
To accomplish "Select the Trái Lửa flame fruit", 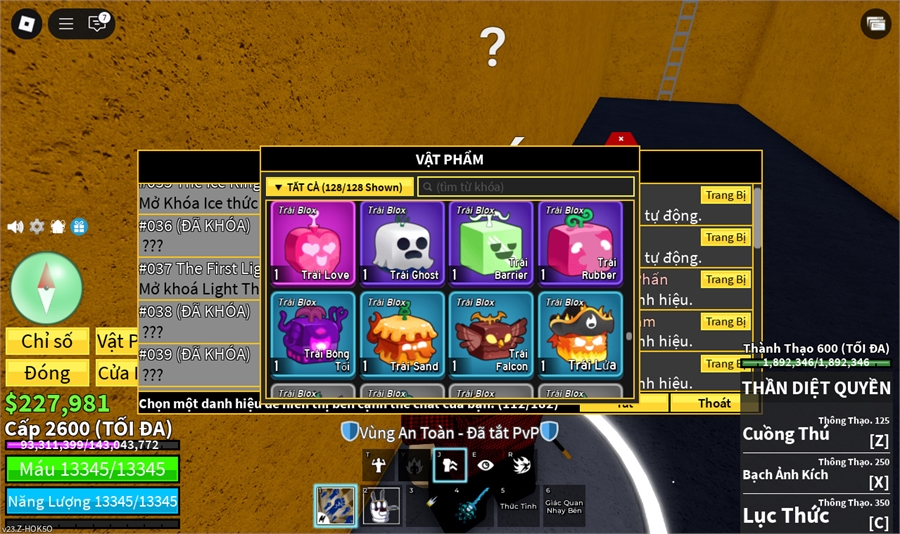I will 580,334.
